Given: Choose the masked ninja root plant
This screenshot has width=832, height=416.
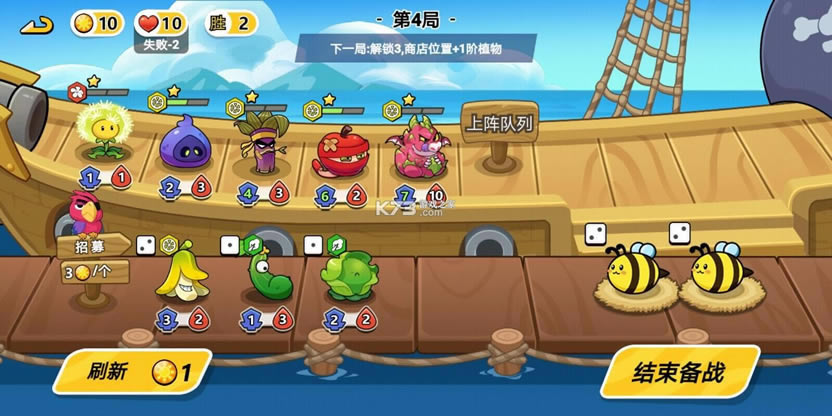Looking at the screenshot, I should point(258,143).
